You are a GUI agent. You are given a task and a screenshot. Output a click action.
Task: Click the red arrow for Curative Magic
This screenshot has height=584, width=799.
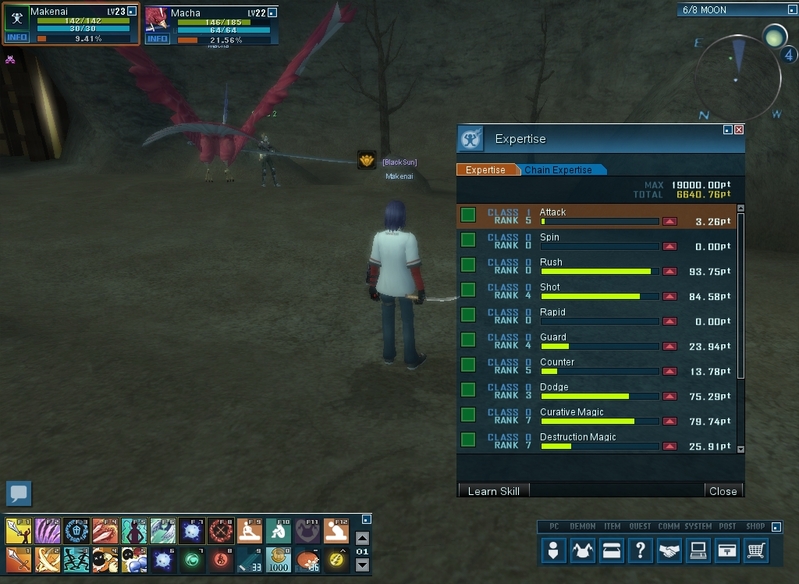(669, 421)
